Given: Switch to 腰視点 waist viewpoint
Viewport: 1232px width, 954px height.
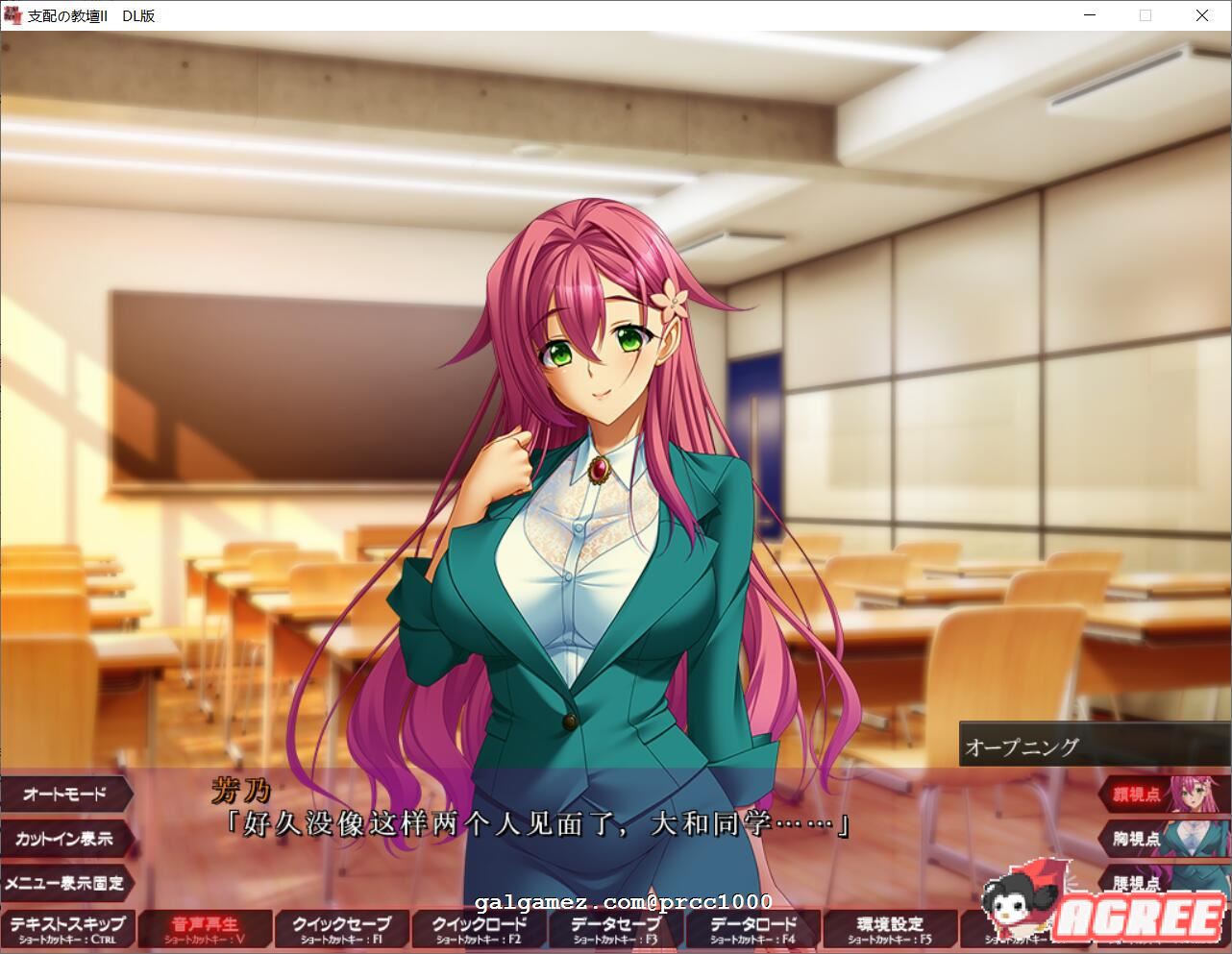Looking at the screenshot, I should pos(1139,883).
